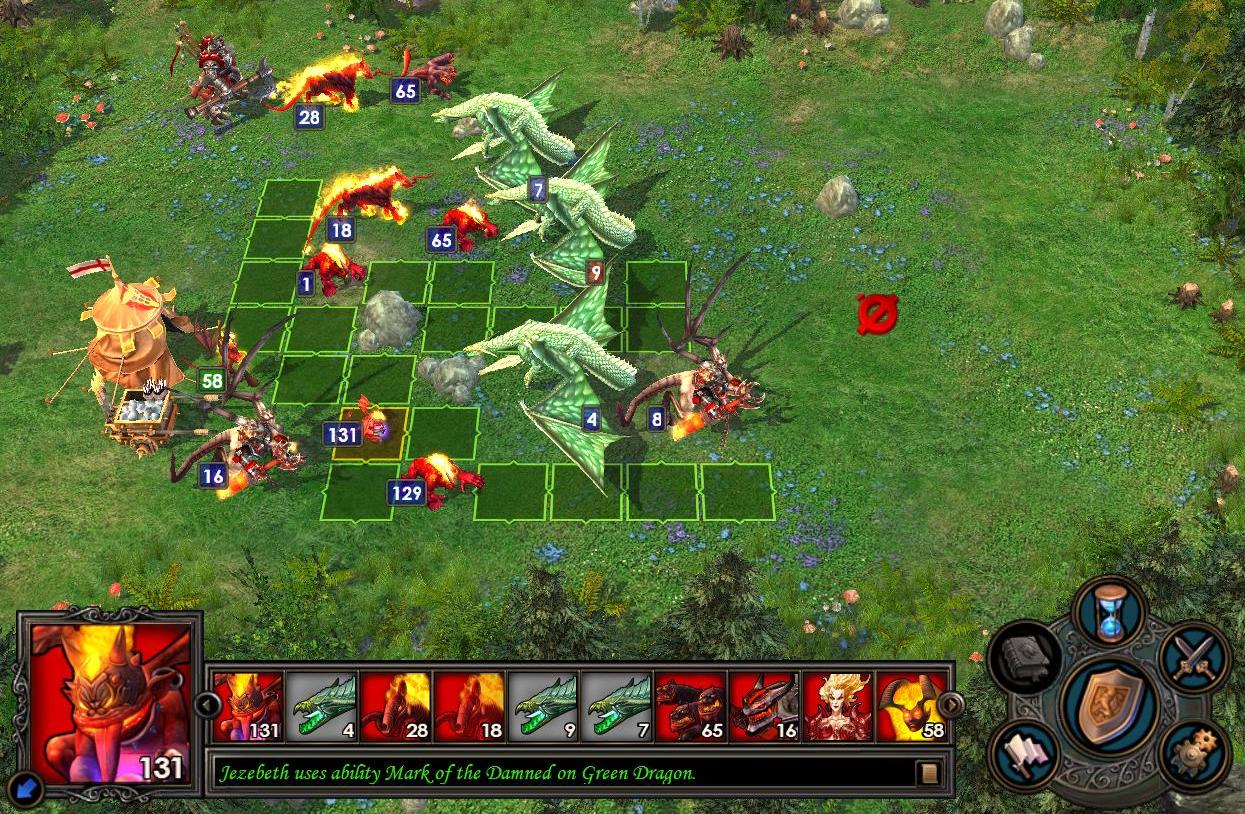The width and height of the screenshot is (1245, 814).
Task: Select the green dragon with 9 in the initiative bar
Action: [544, 707]
